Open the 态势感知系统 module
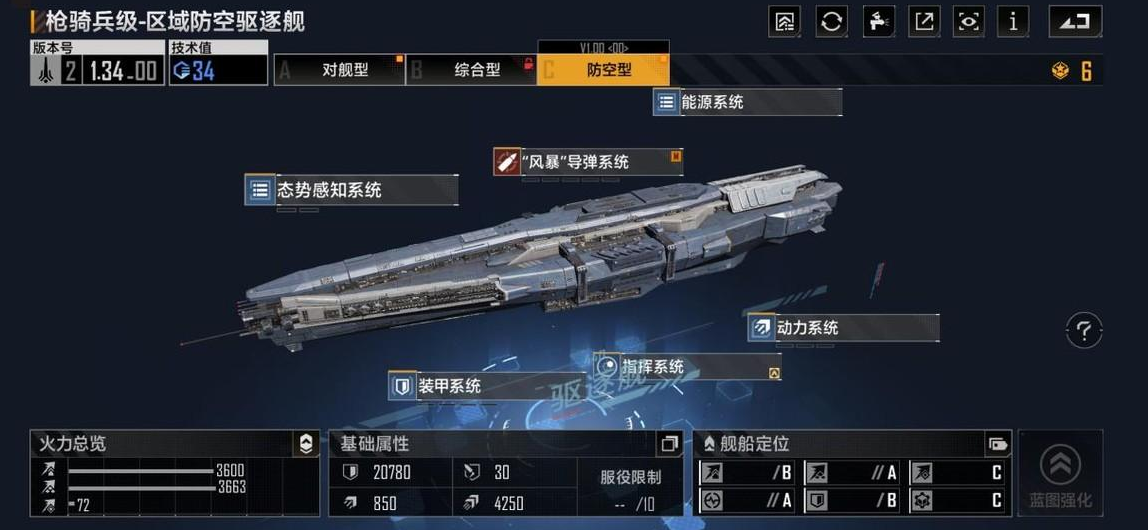 [x=351, y=189]
